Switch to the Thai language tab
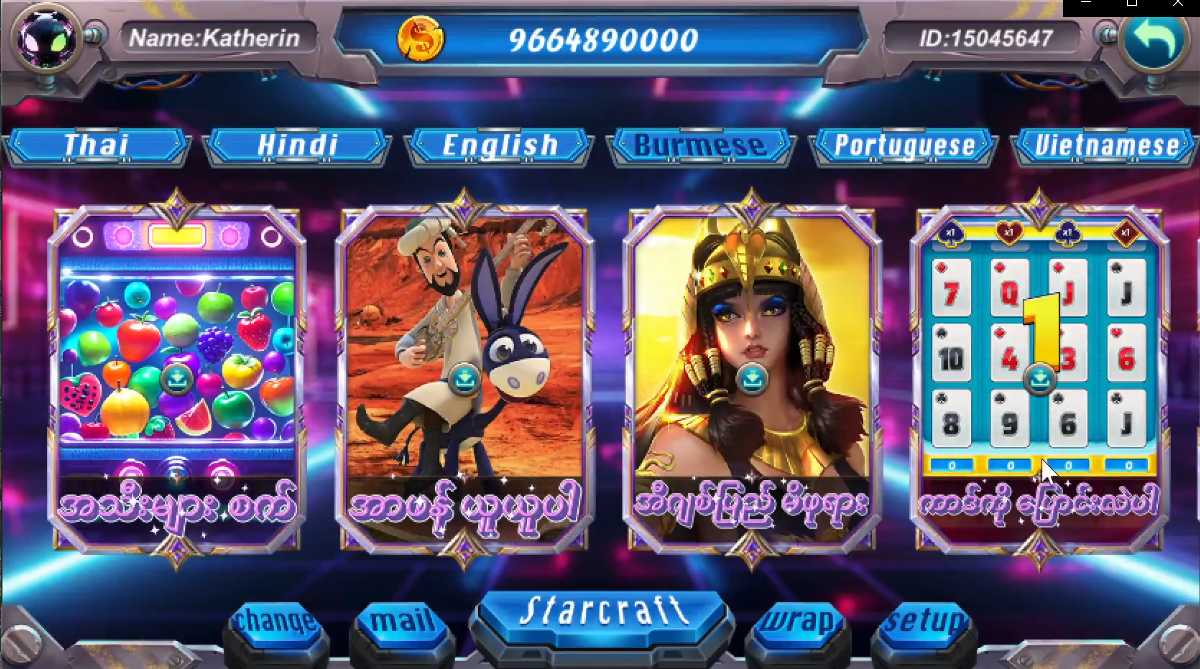Screen dimensions: 1200x669 click(x=96, y=146)
